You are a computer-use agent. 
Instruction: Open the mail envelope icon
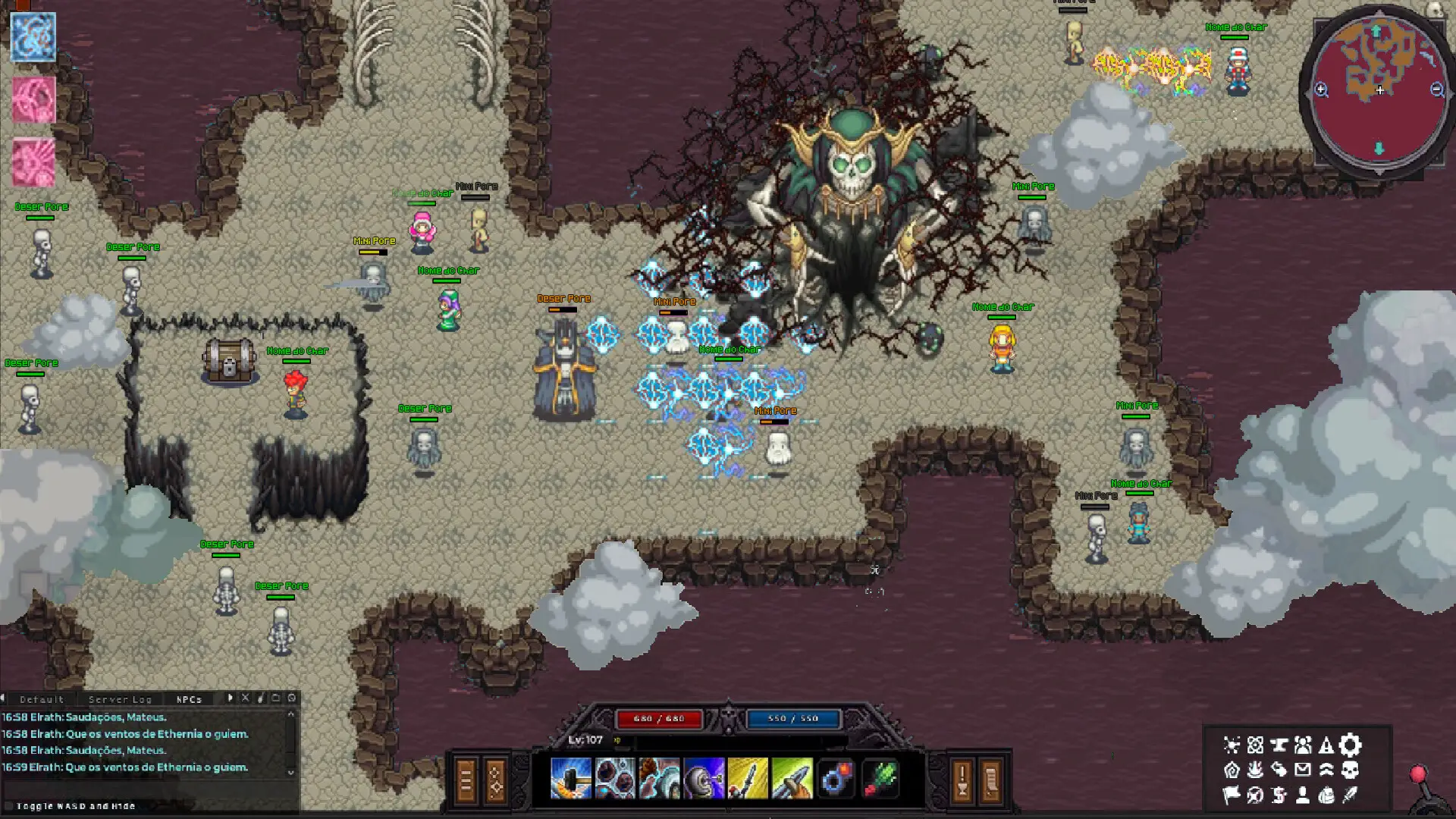[x=1303, y=770]
